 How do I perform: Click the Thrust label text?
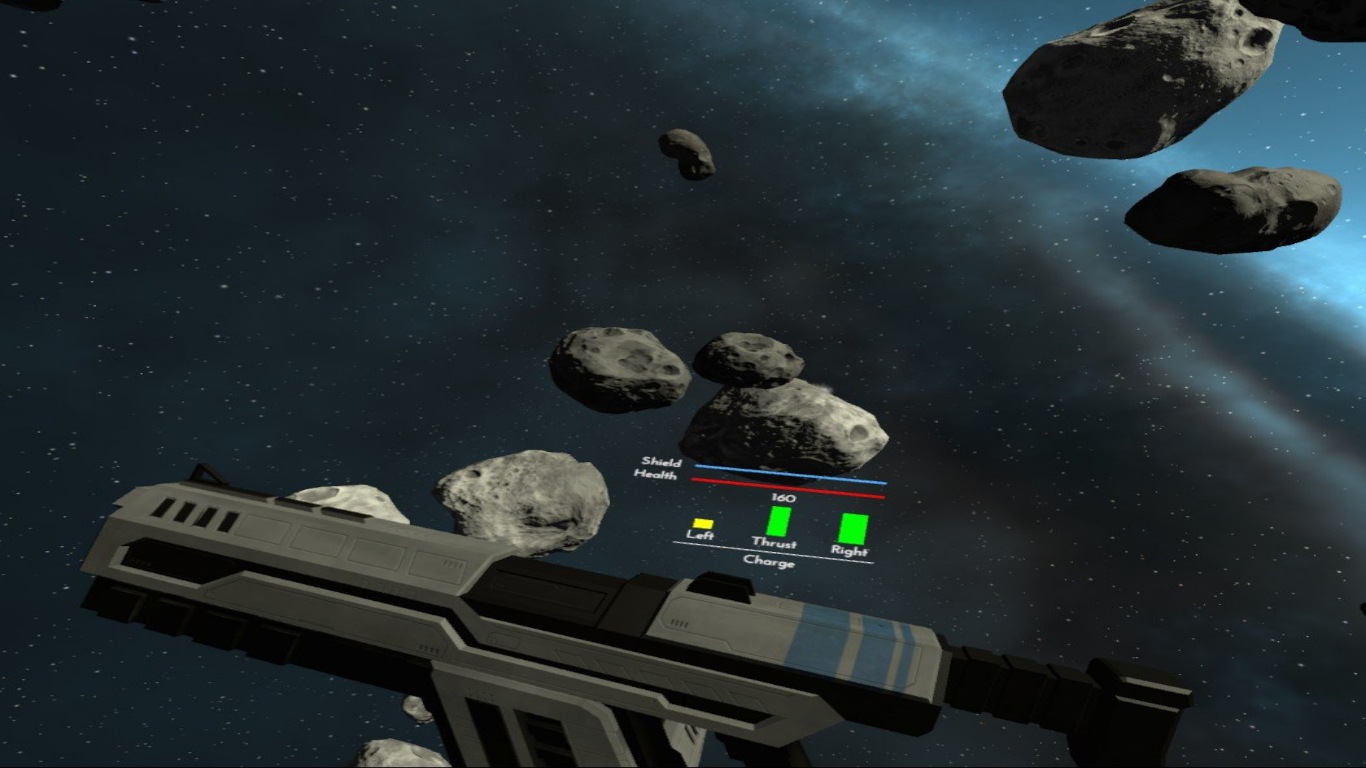[778, 544]
